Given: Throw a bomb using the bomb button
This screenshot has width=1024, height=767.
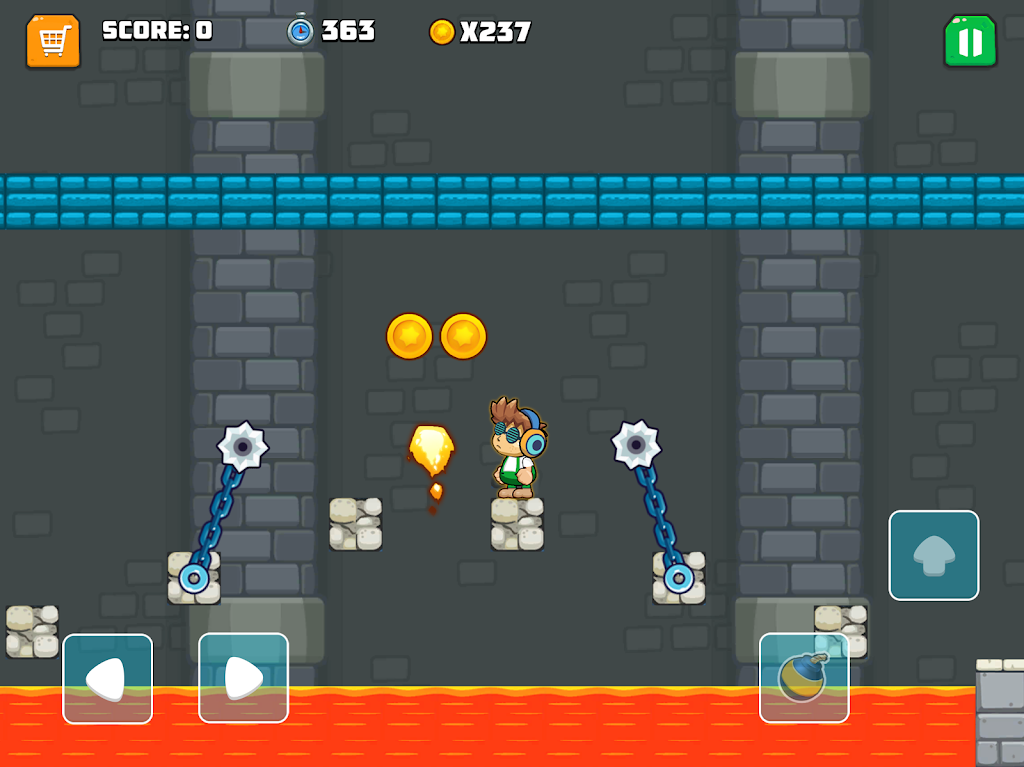Looking at the screenshot, I should [804, 678].
